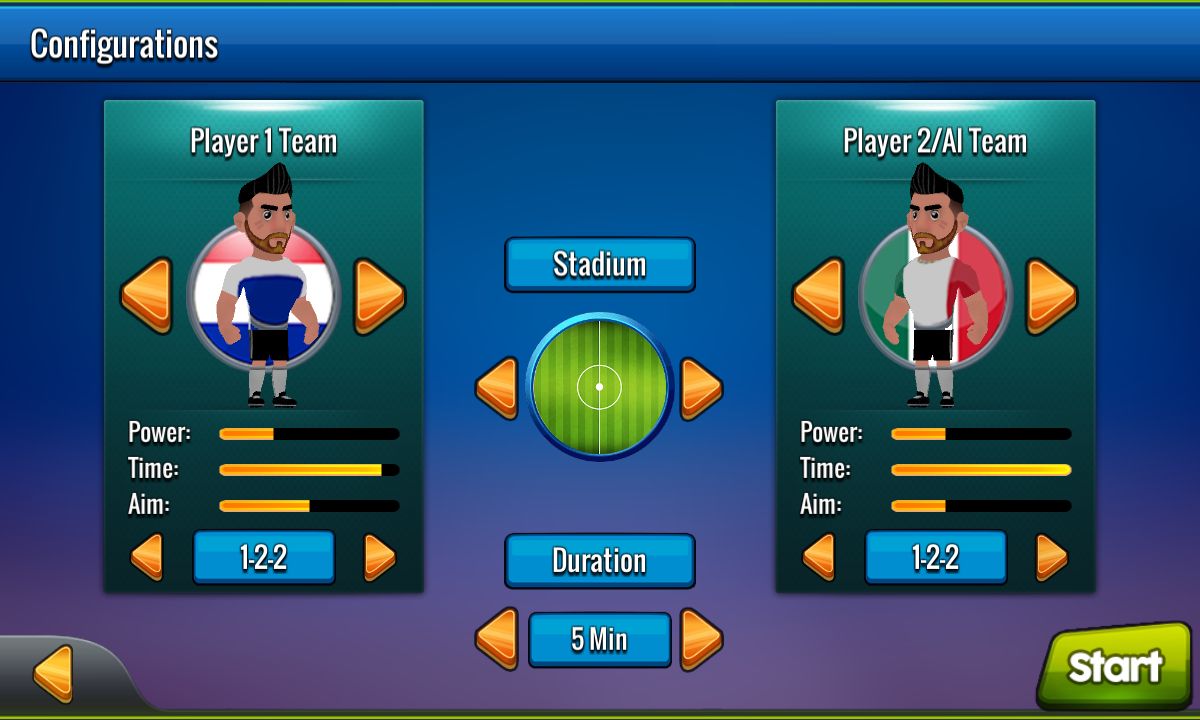Set Player 2/AI formation to next option

[1051, 557]
